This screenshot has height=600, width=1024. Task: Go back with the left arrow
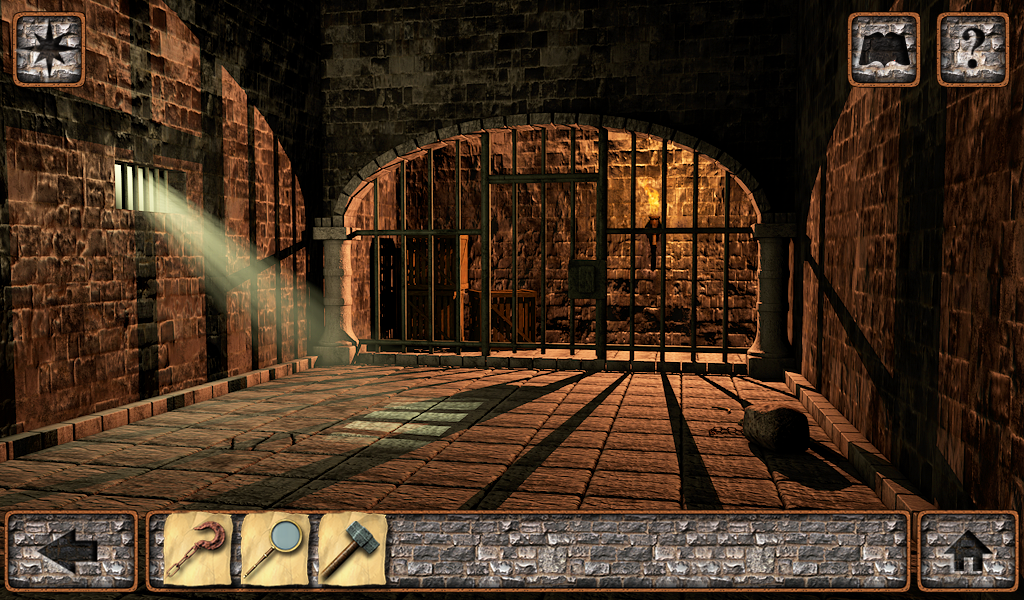tap(71, 550)
